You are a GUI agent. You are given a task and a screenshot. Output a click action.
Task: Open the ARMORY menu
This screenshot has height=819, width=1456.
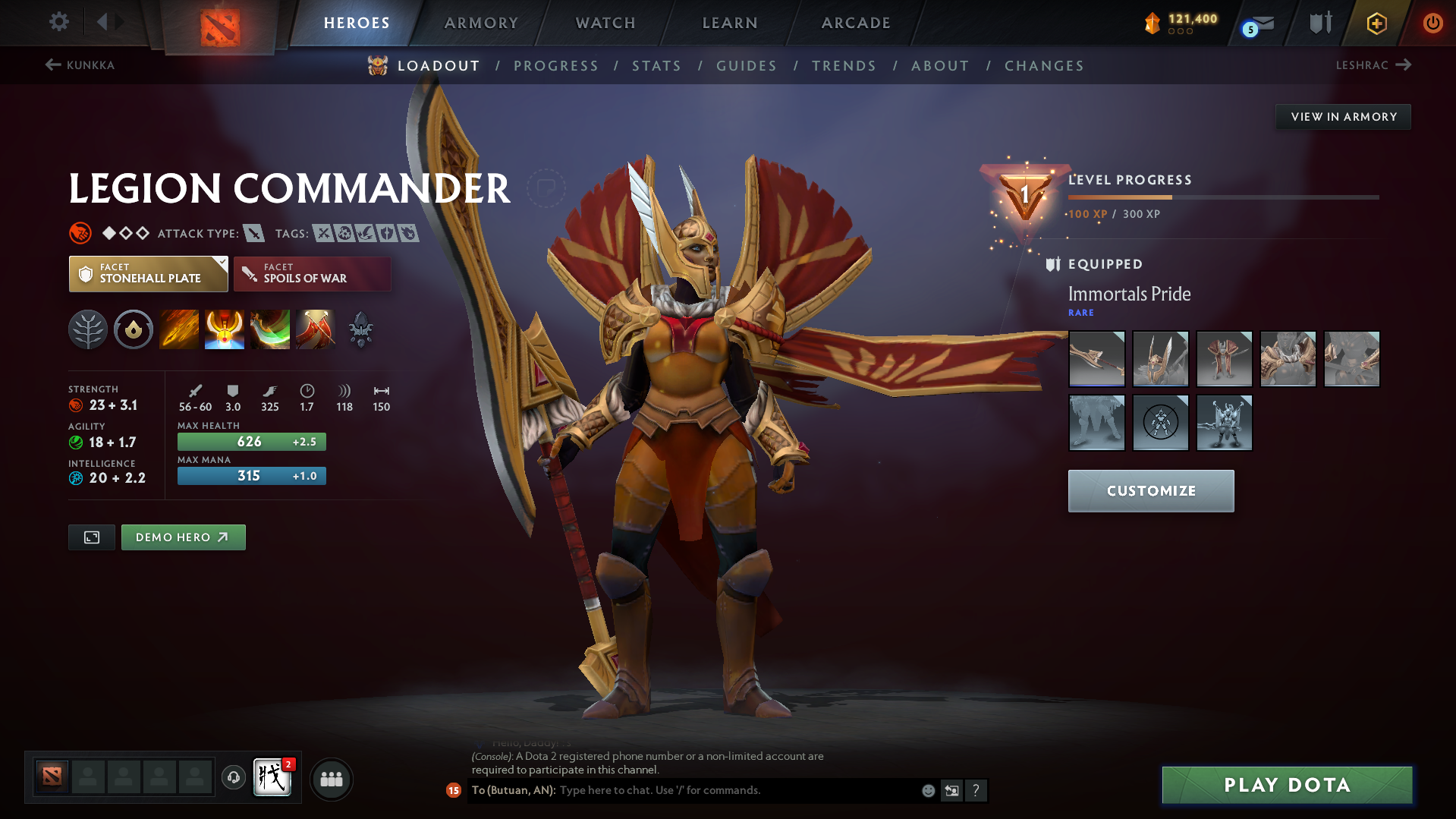point(481,23)
